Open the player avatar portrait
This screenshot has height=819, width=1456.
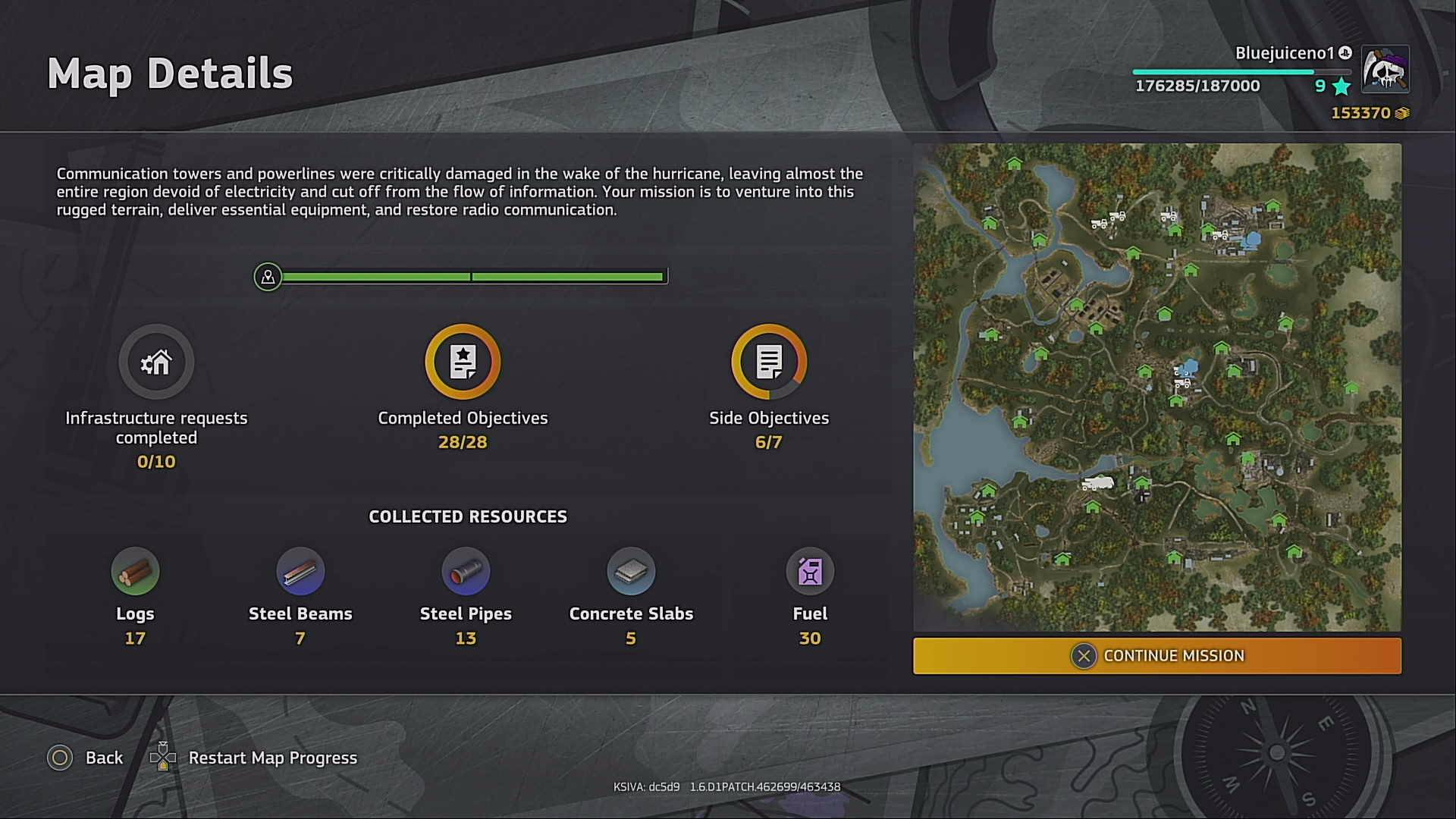[1385, 70]
